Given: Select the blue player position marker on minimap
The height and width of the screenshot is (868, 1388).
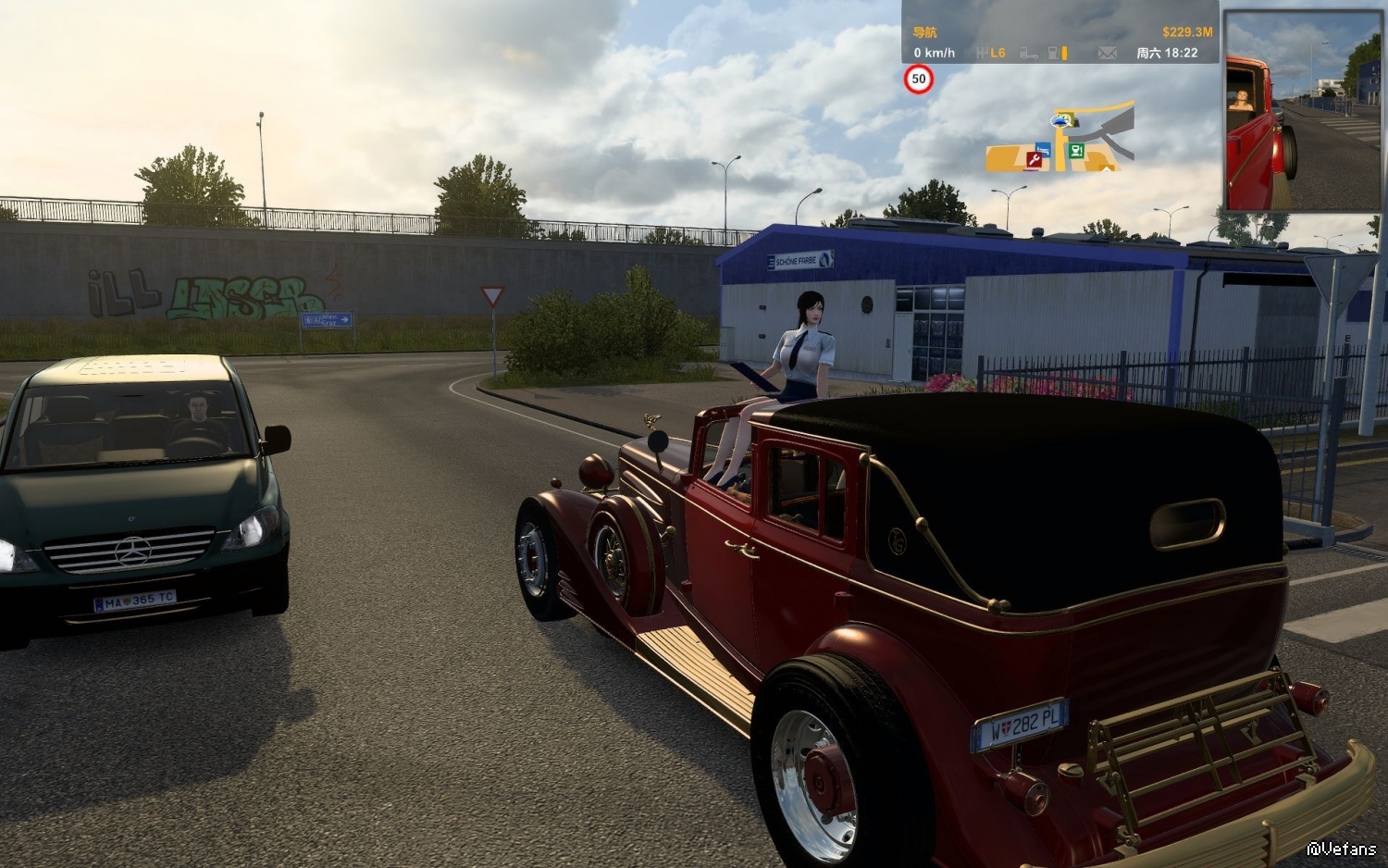Looking at the screenshot, I should [1060, 120].
